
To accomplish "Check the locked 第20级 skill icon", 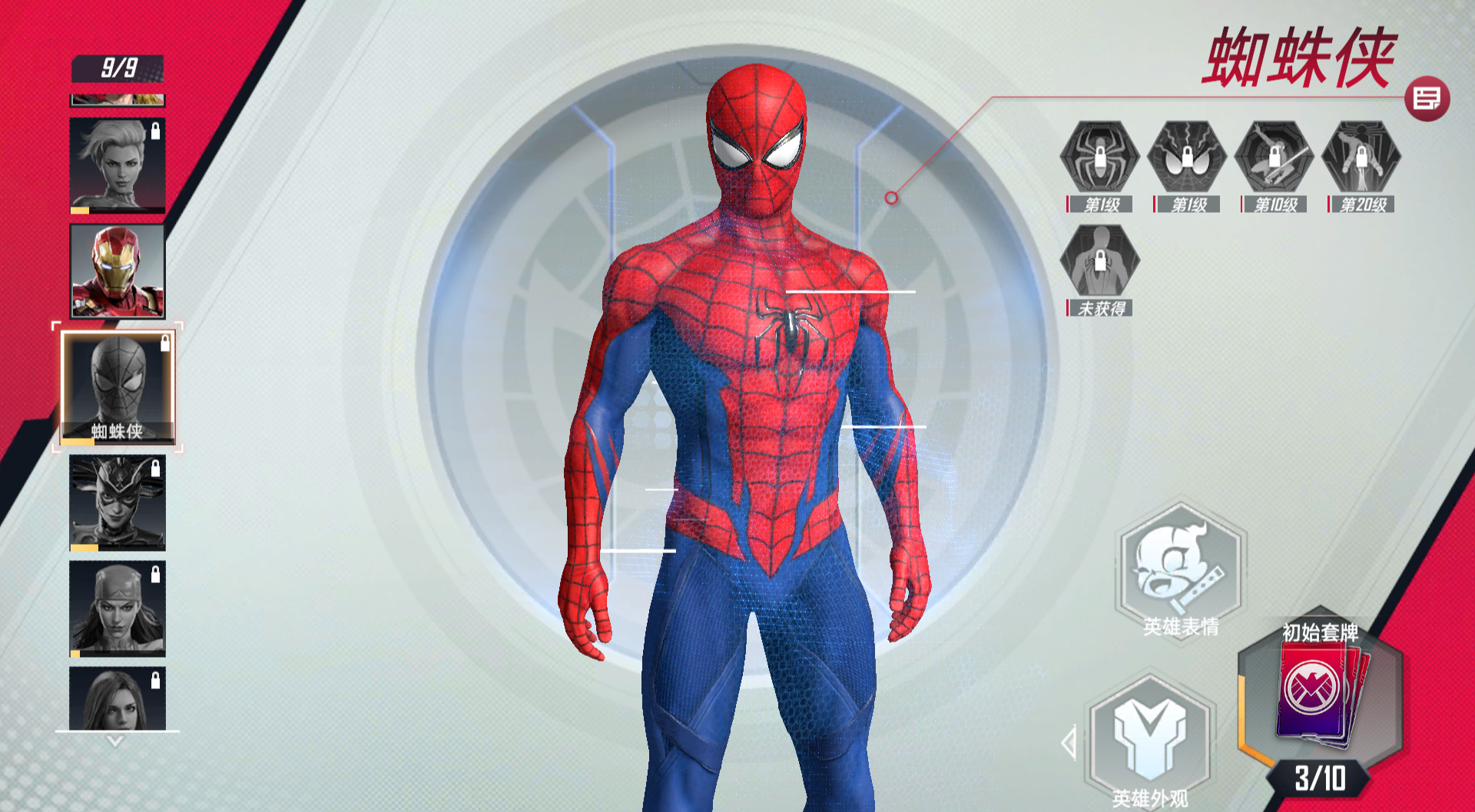I will (x=1361, y=157).
